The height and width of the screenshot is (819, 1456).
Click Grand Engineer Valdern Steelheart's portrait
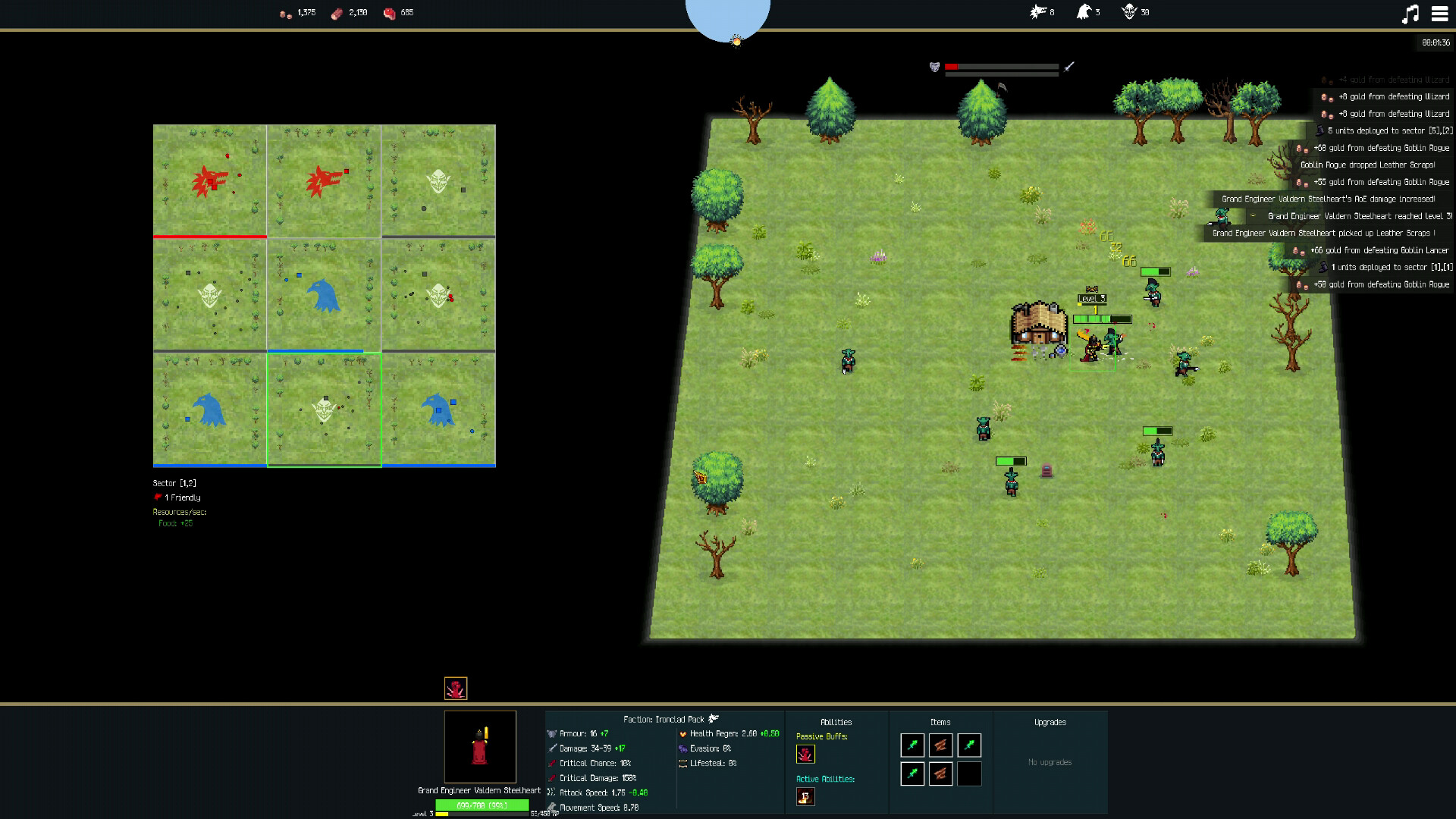coord(480,748)
